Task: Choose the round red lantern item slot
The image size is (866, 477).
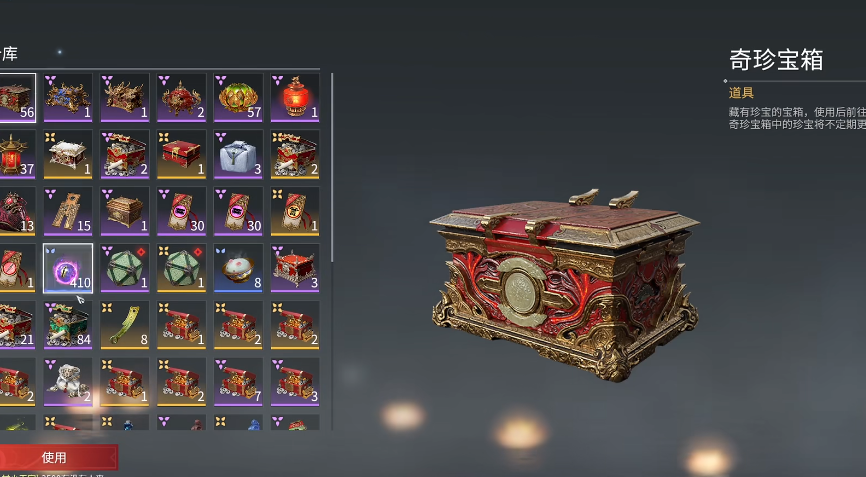Action: point(295,97)
